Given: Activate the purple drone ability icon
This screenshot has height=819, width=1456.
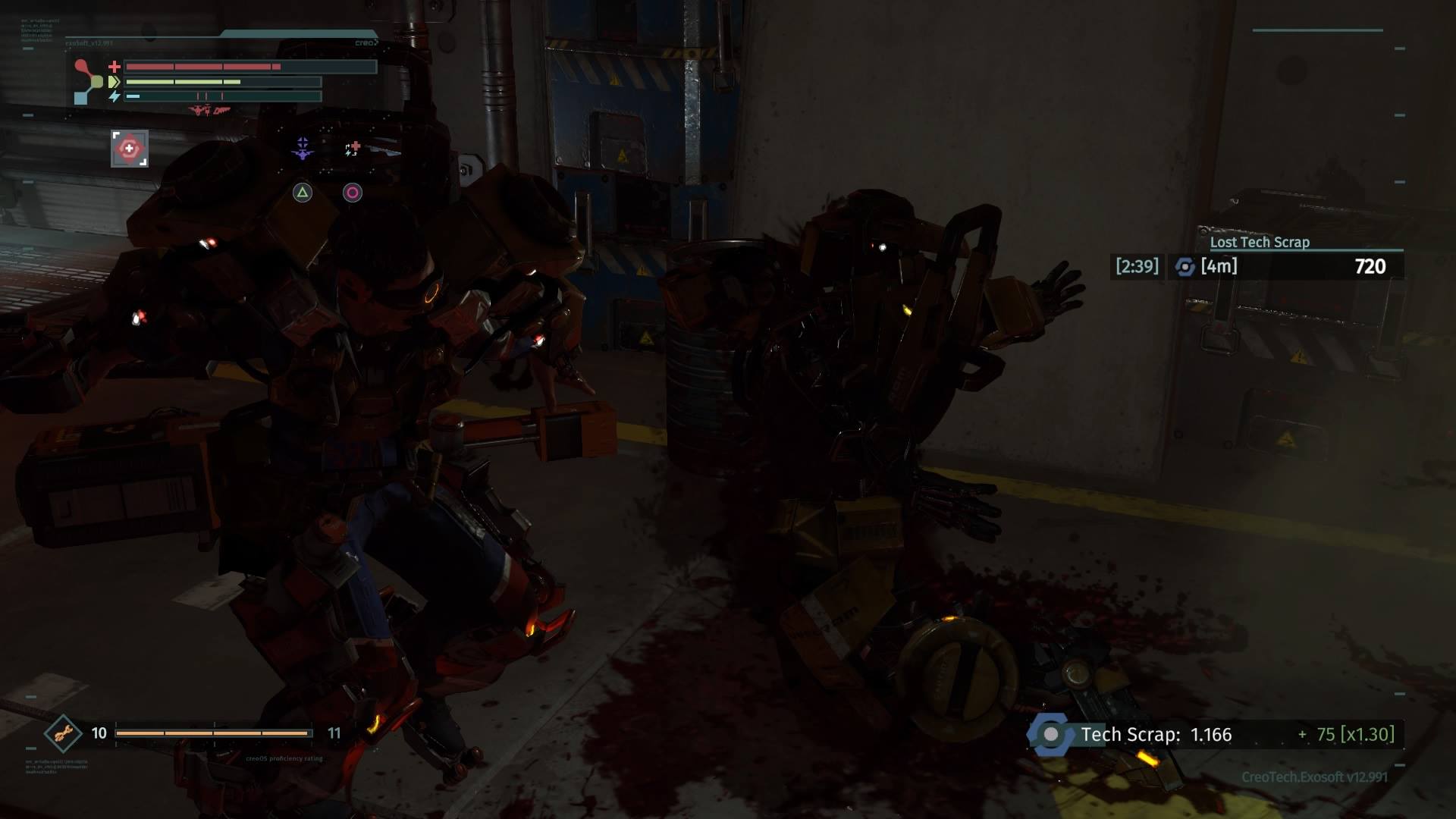Looking at the screenshot, I should 303,148.
